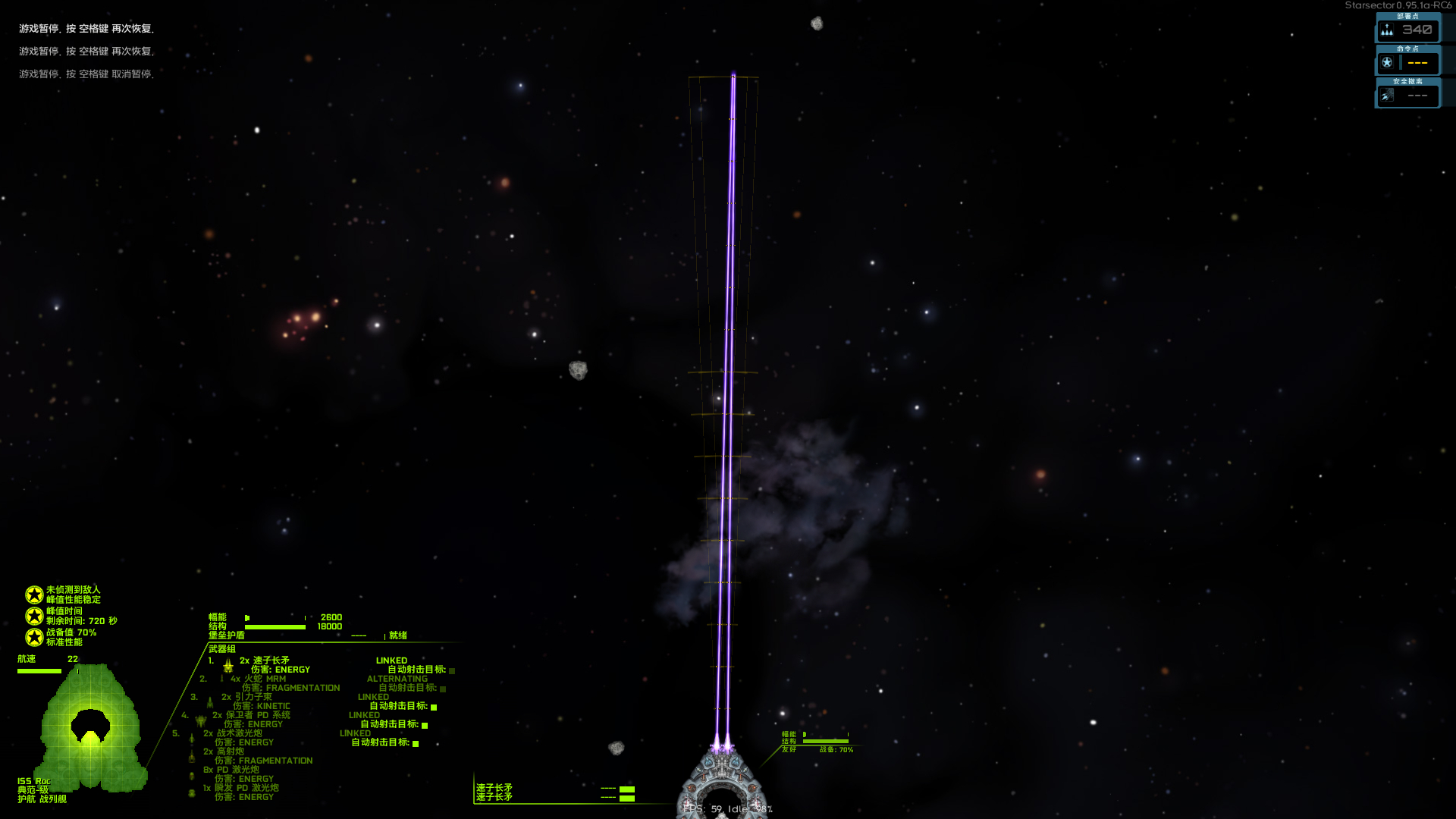The image size is (1456, 819).
Task: Click the 武器组 panel header
Action: (x=222, y=648)
